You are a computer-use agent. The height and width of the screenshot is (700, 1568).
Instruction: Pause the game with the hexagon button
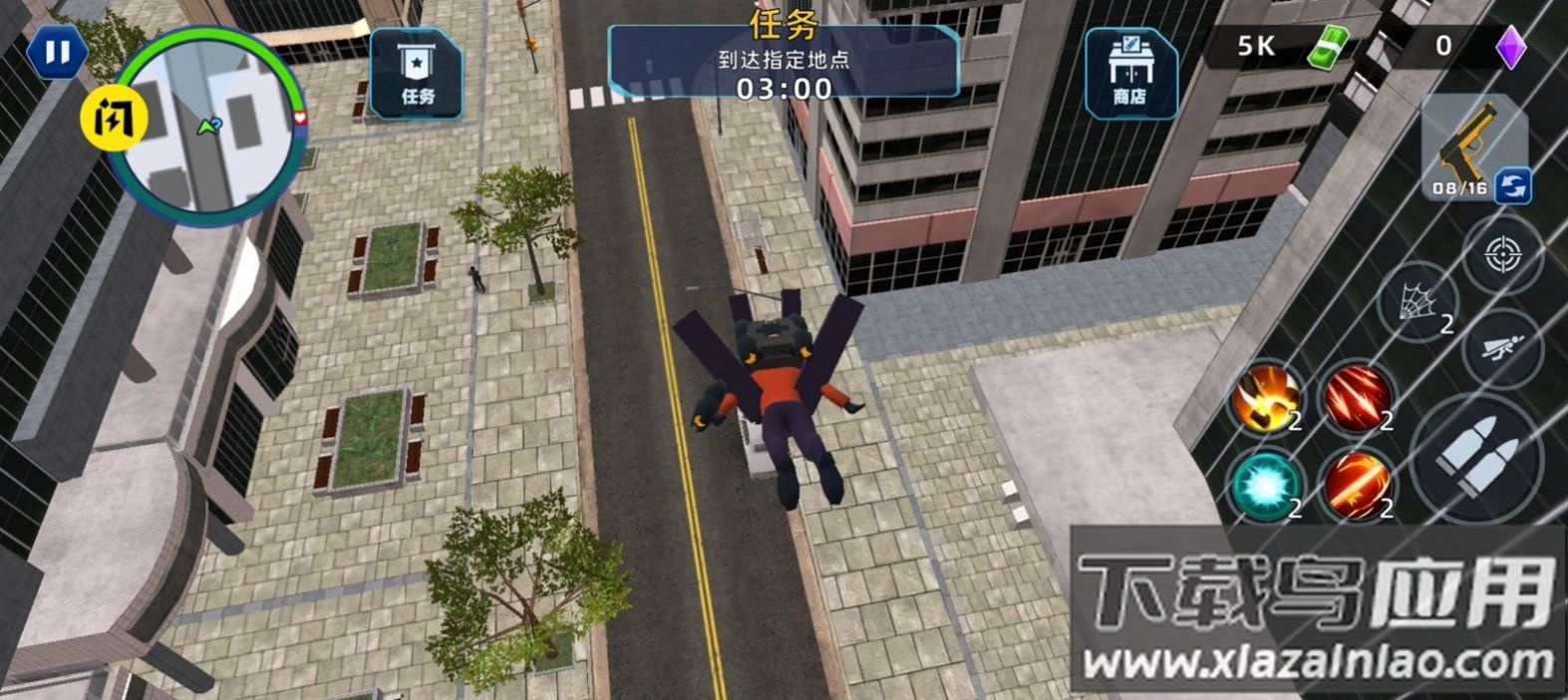[56, 53]
